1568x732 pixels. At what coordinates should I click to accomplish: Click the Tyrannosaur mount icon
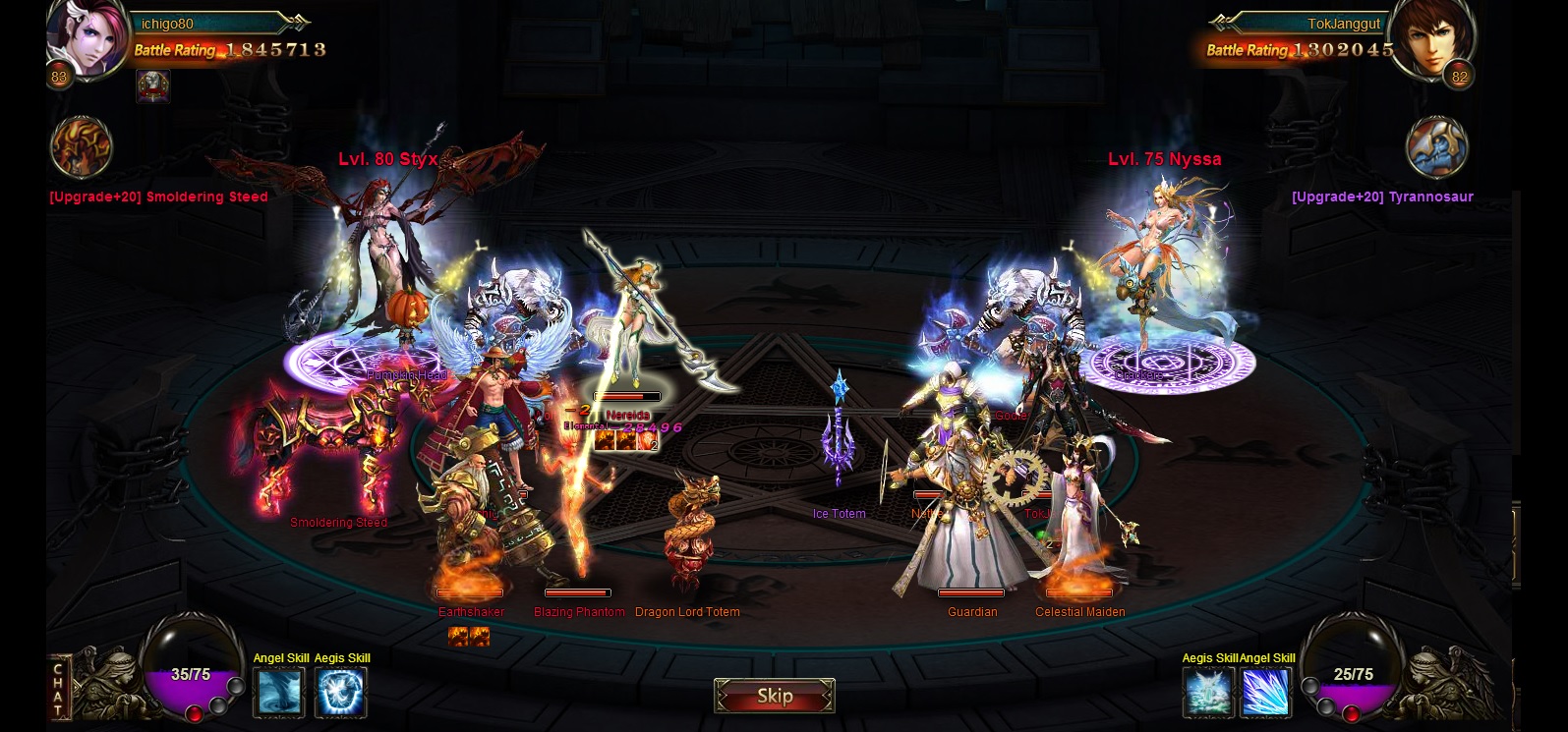1436,148
